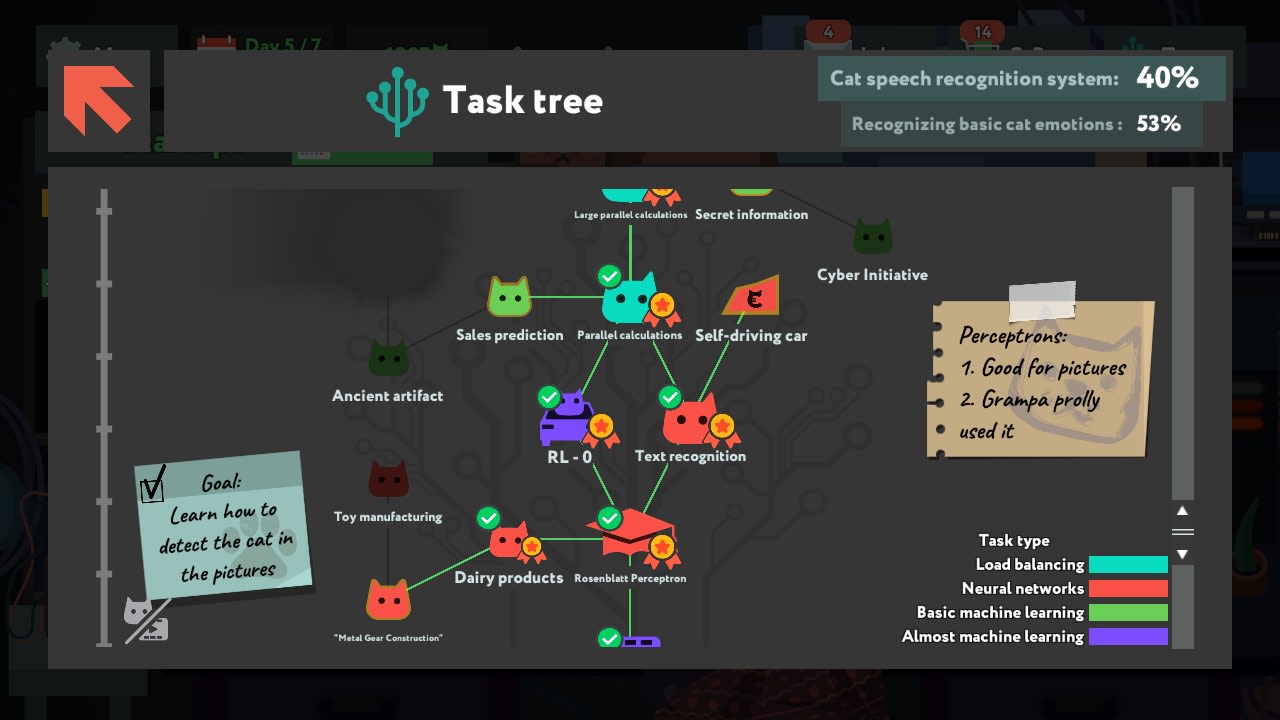Click the handle lines between scrollbar arrows
This screenshot has width=1280, height=720.
pos(1181,531)
